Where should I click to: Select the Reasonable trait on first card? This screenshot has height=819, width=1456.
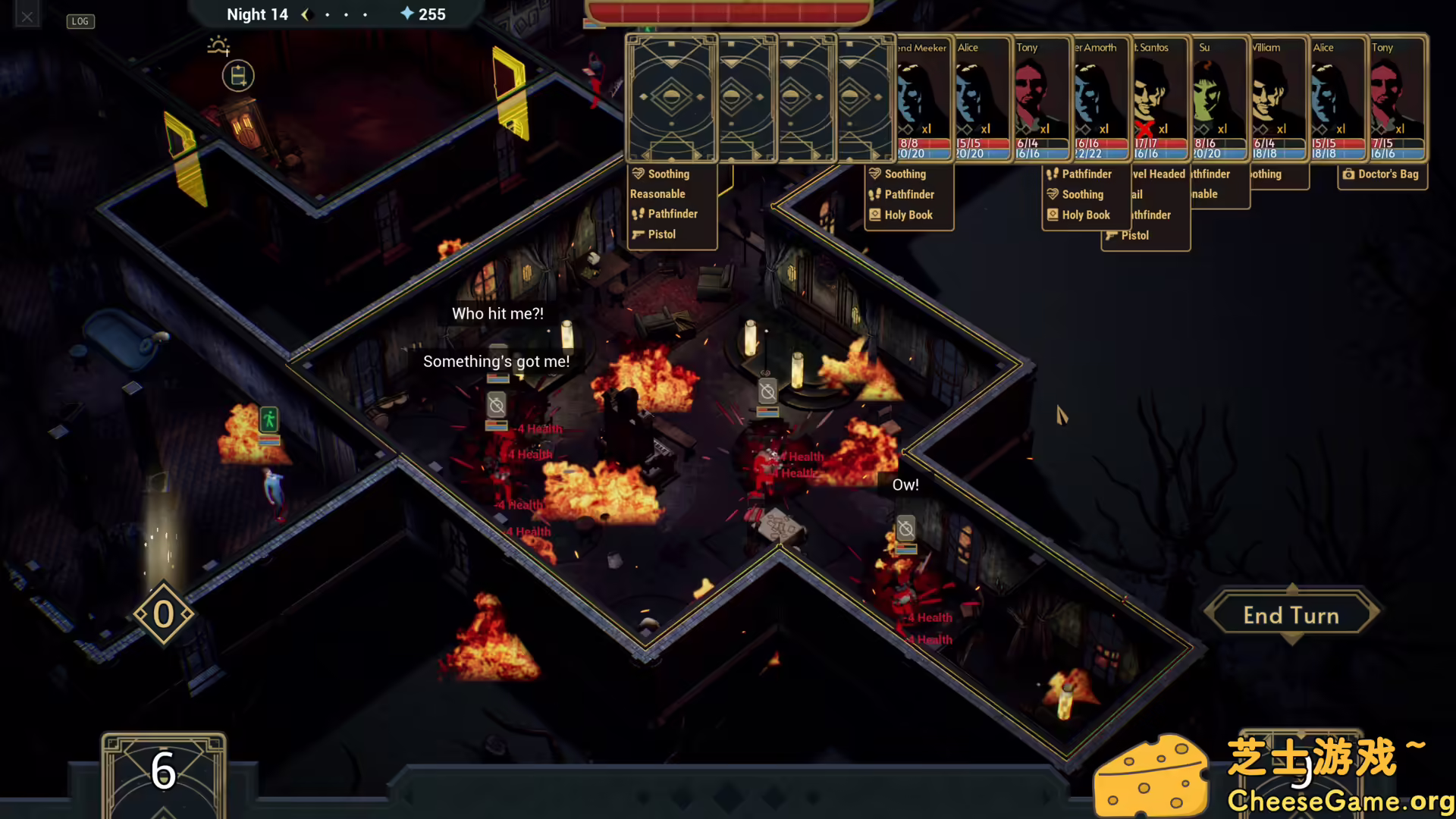[x=657, y=194]
